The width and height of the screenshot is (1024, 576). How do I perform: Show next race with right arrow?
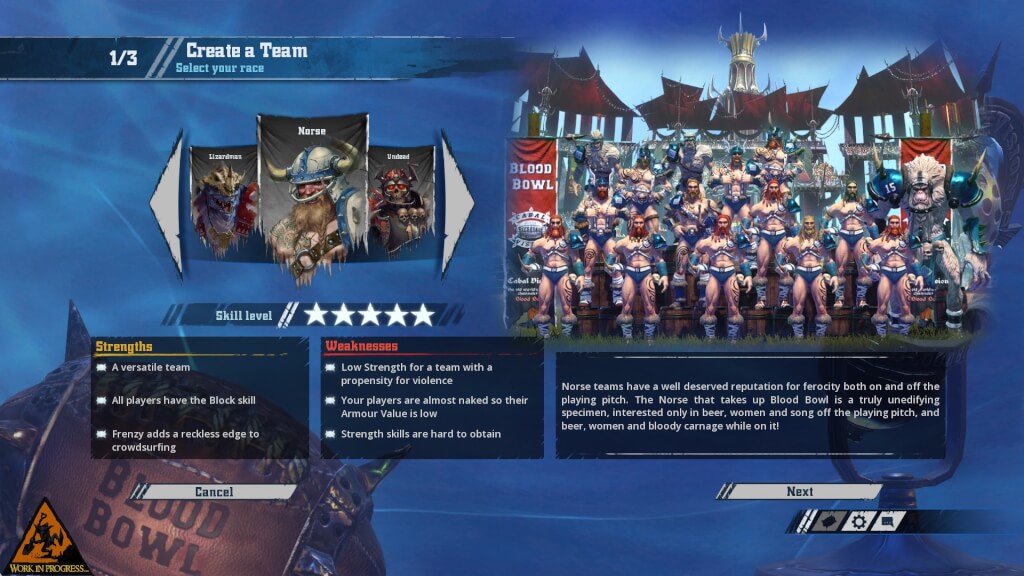[x=457, y=204]
